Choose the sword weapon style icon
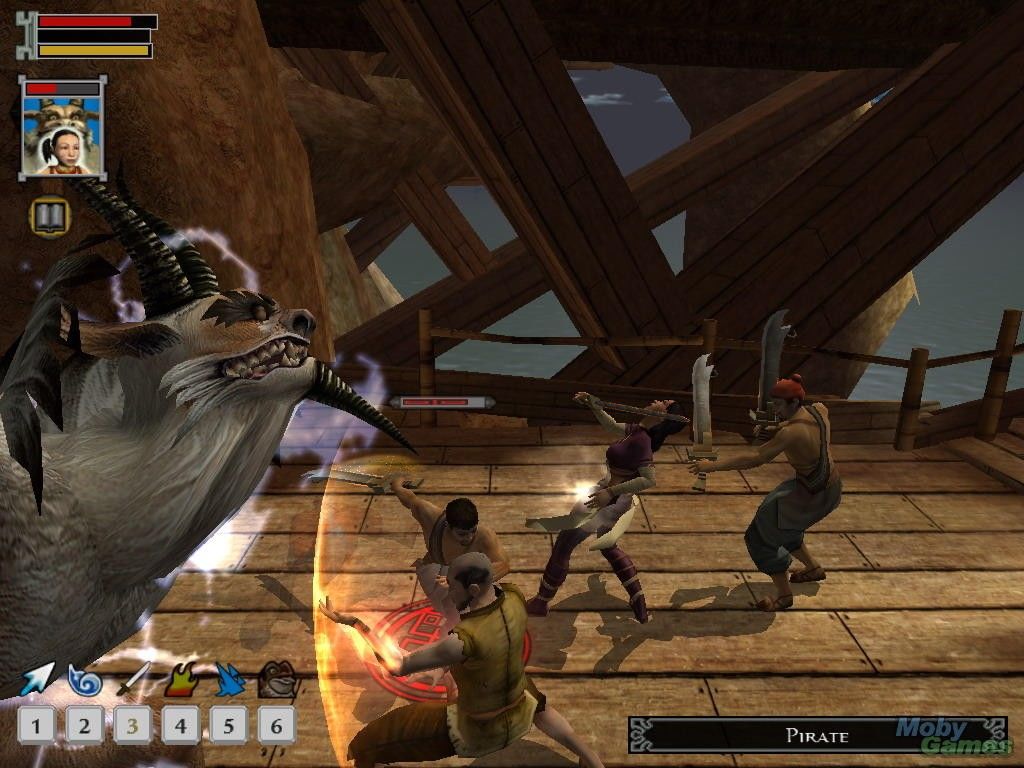Viewport: 1024px width, 768px height. [x=132, y=679]
